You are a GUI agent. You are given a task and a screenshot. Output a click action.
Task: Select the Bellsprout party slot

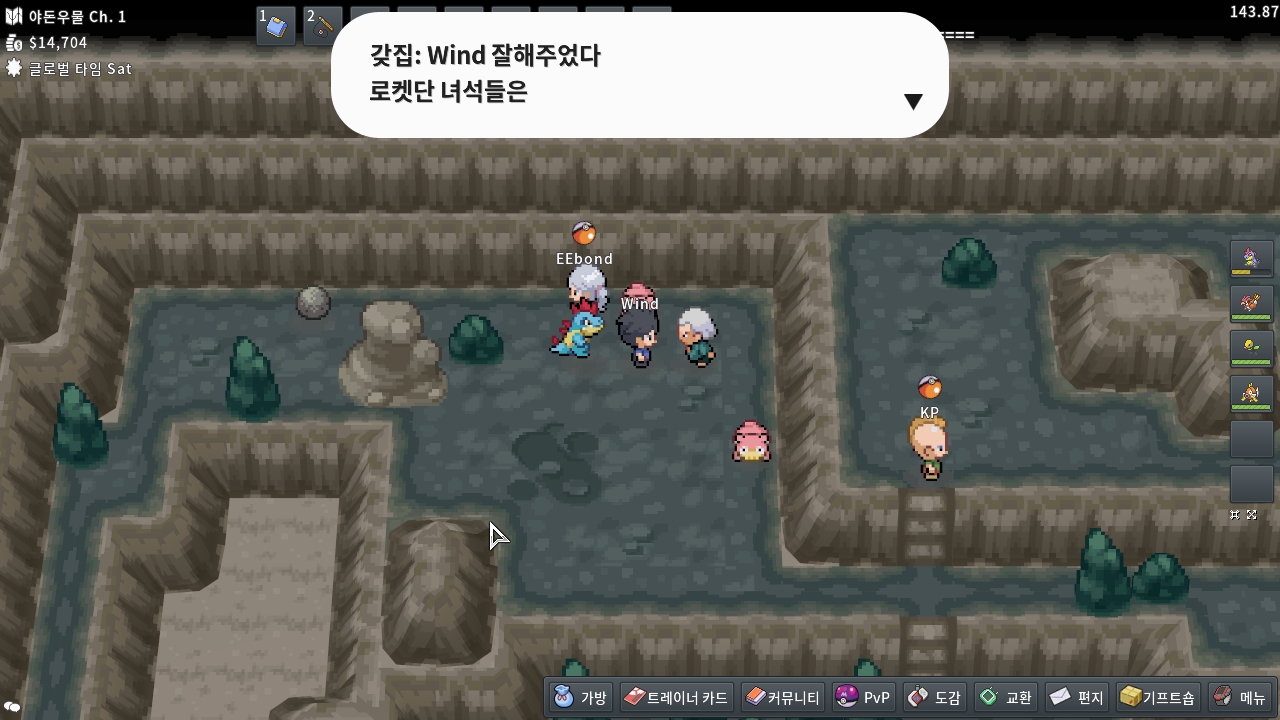tap(1251, 349)
